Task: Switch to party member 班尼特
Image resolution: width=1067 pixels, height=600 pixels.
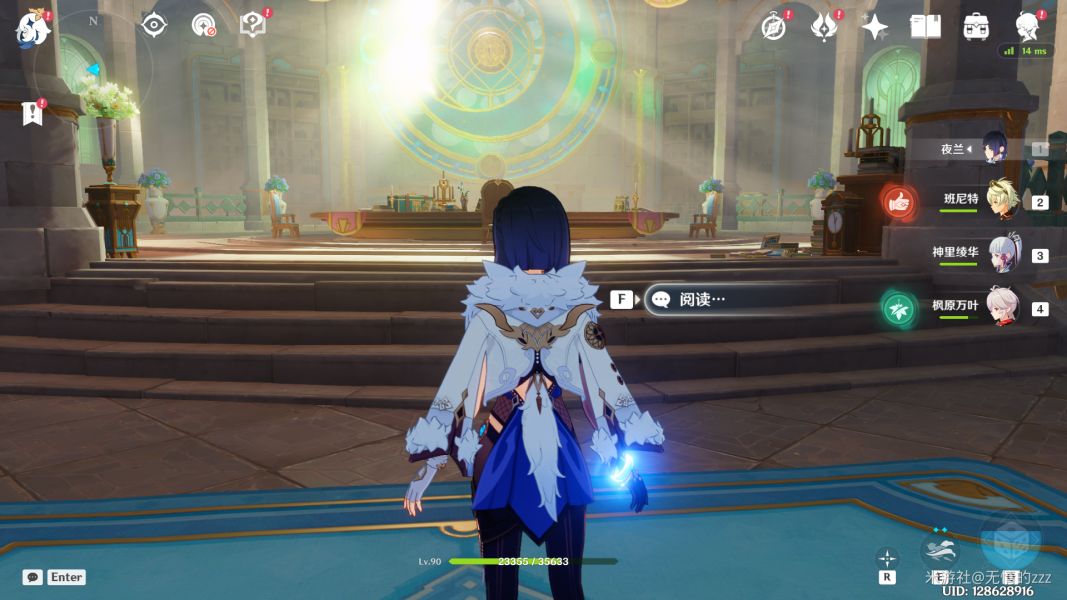Action: 1000,201
